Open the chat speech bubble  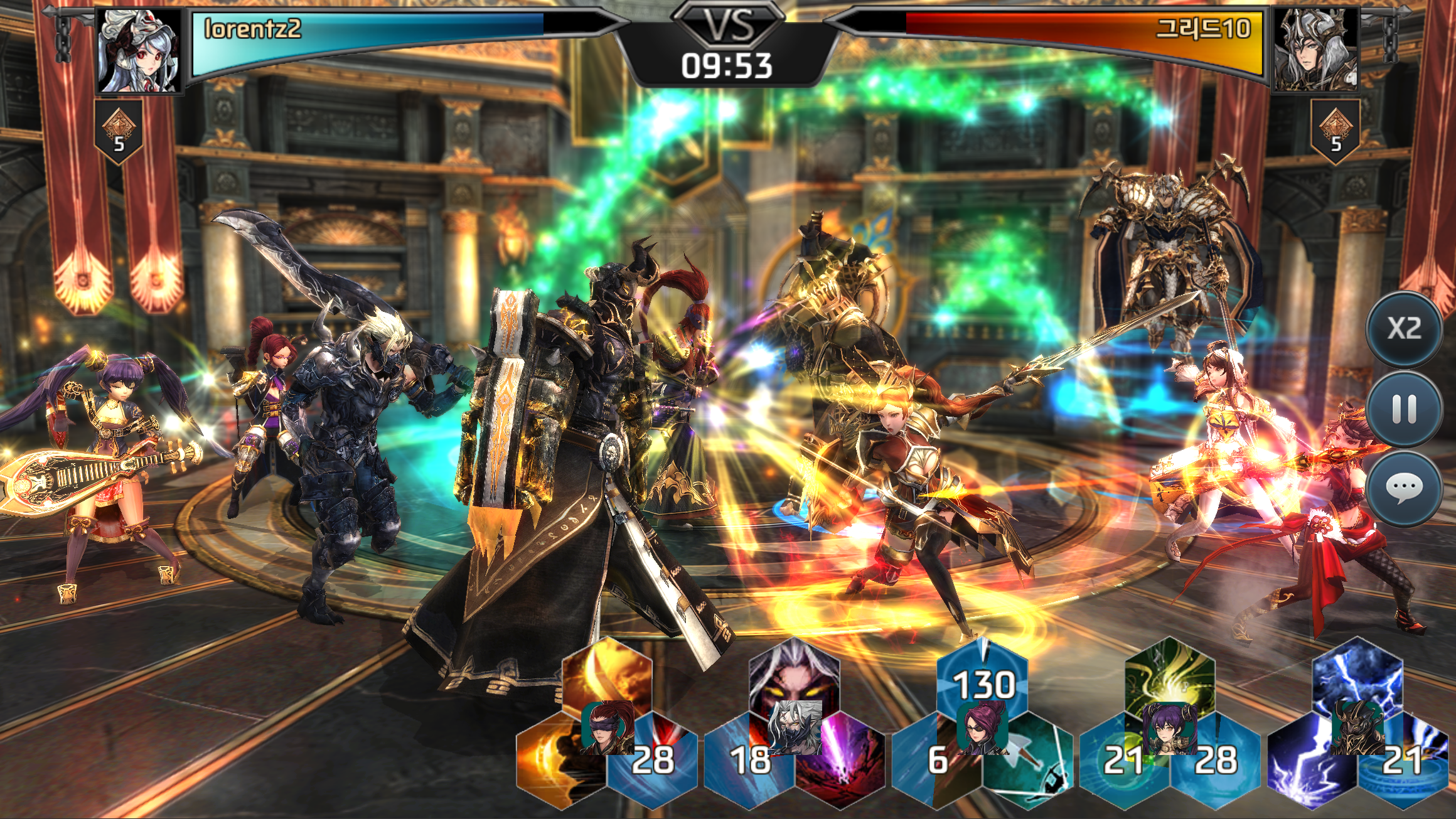click(1404, 487)
